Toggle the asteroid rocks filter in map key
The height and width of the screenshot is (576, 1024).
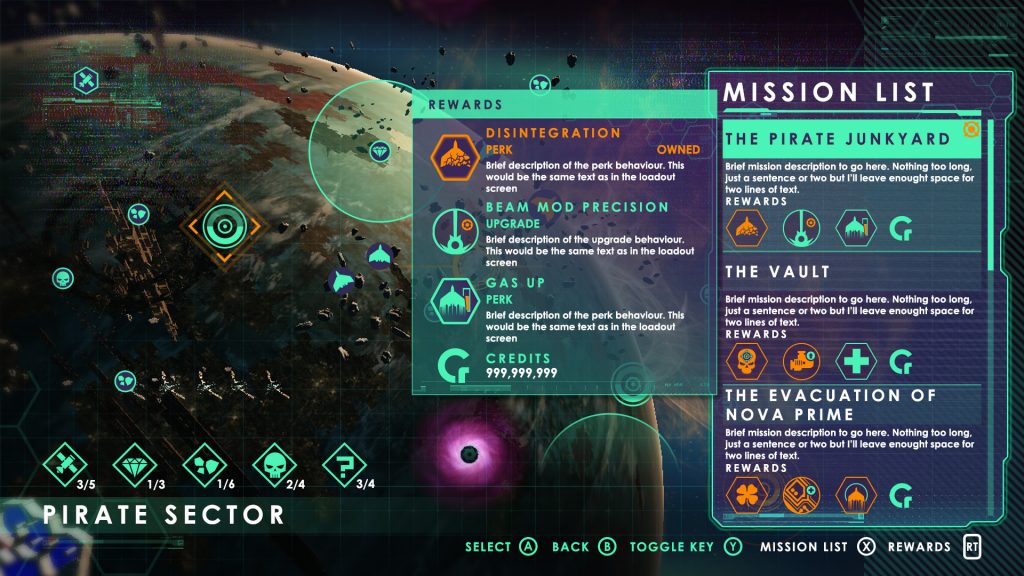(x=205, y=463)
